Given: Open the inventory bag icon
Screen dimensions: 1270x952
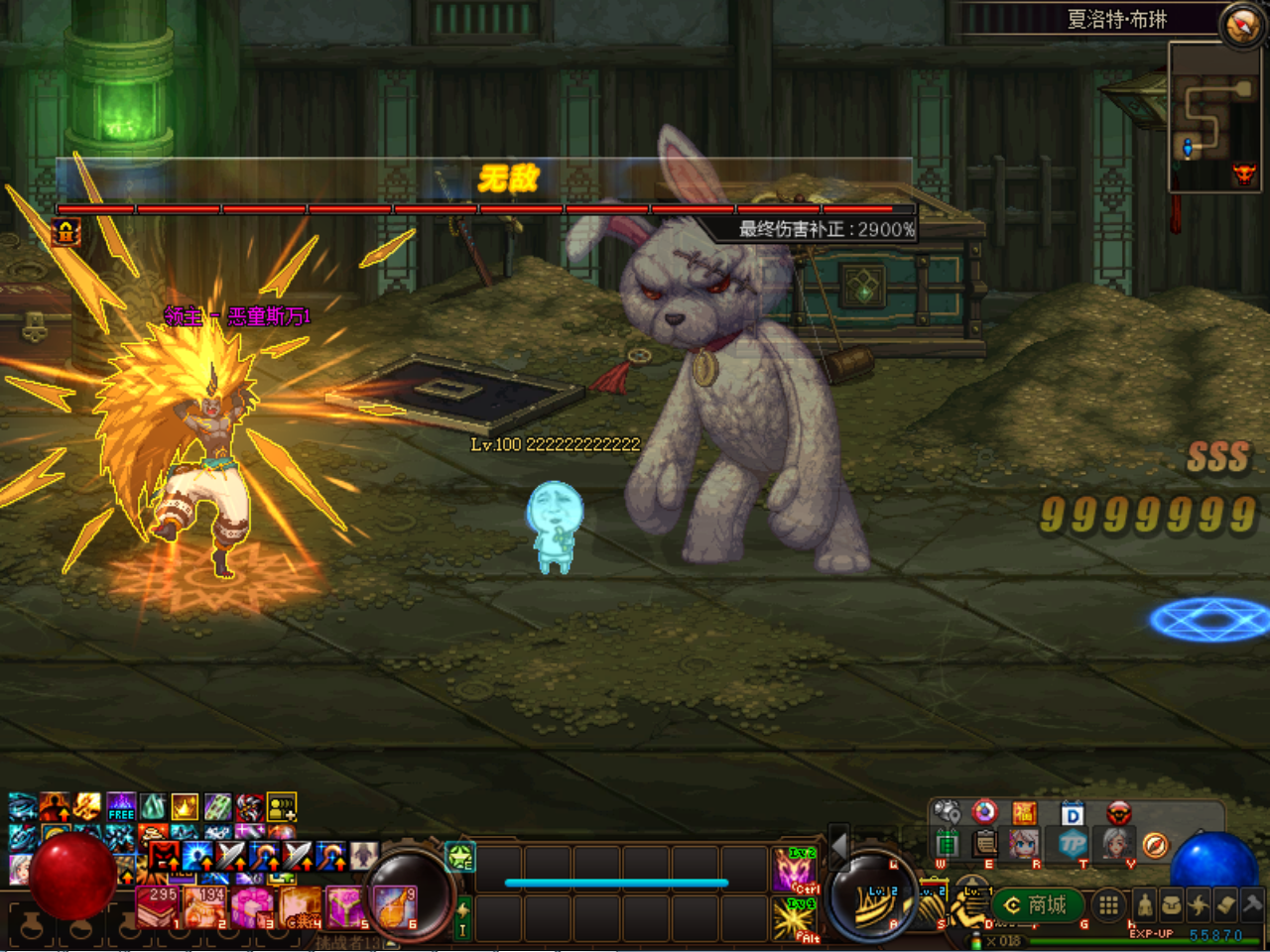Looking at the screenshot, I should point(1174,904).
